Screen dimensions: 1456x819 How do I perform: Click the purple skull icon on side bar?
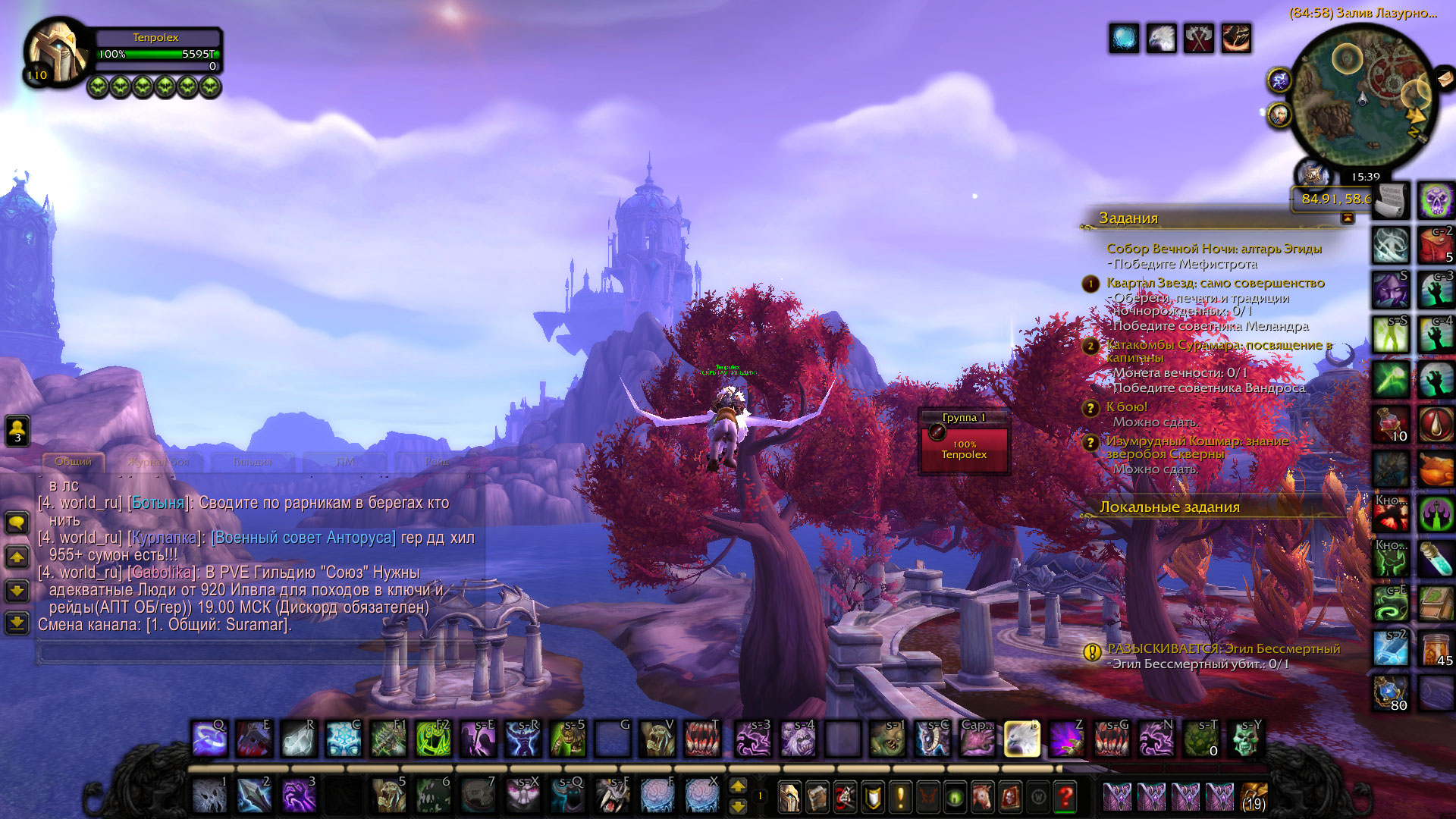(x=1436, y=201)
